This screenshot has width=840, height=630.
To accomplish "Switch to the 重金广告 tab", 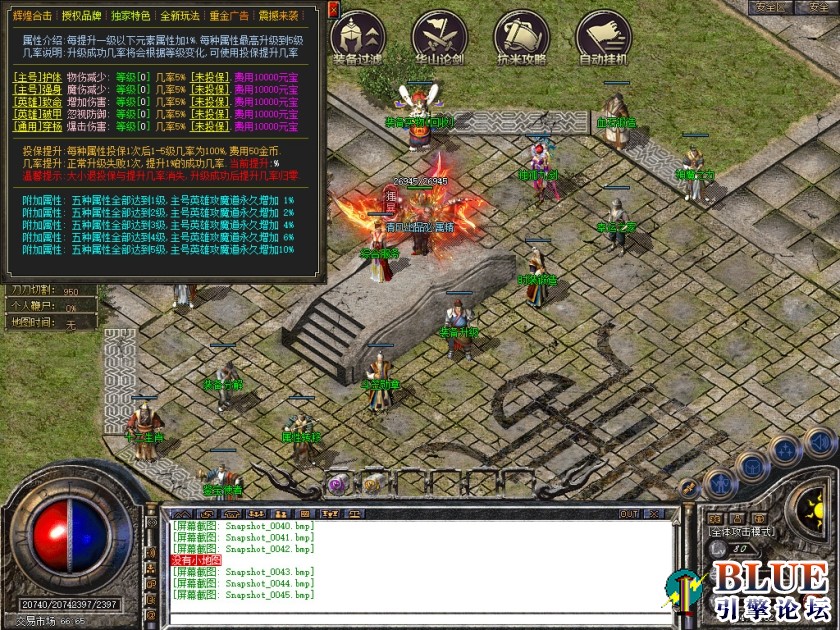I will coord(229,17).
